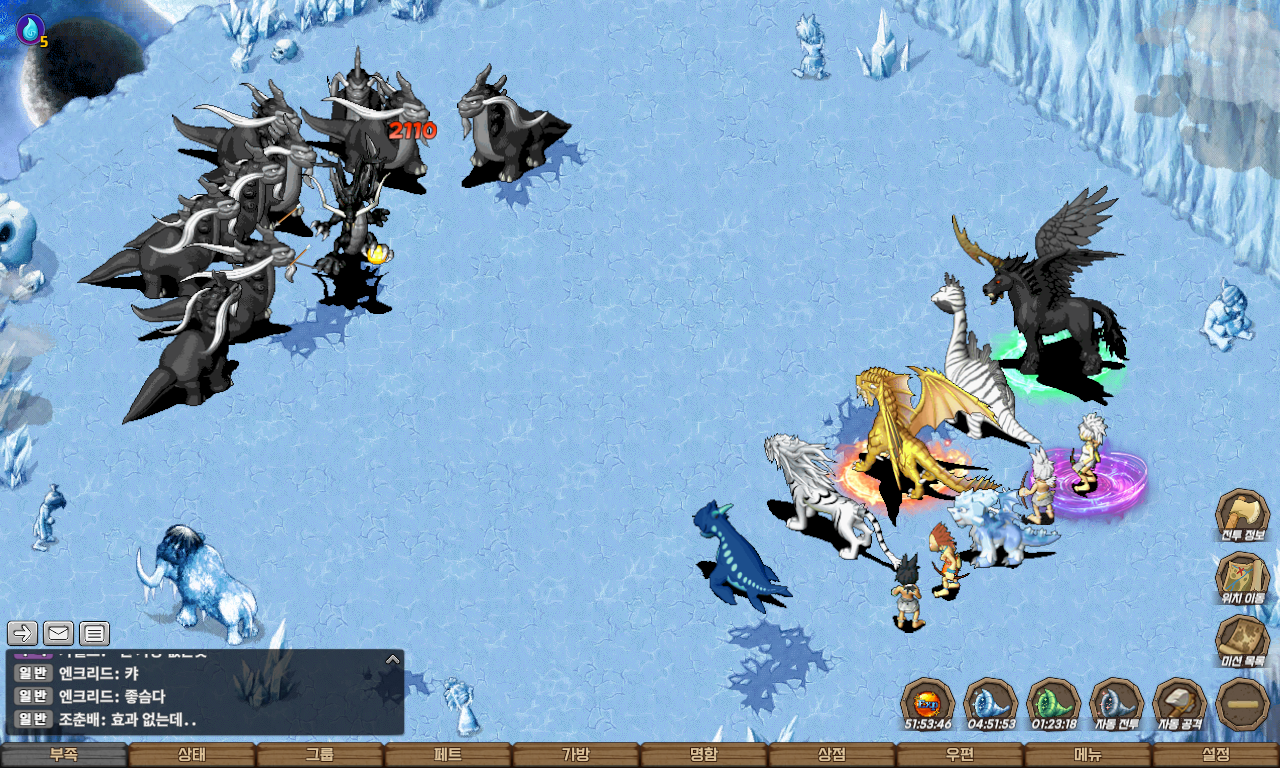This screenshot has height=768, width=1280.
Task: Open the envelope message button above chat
Action: pos(58,632)
